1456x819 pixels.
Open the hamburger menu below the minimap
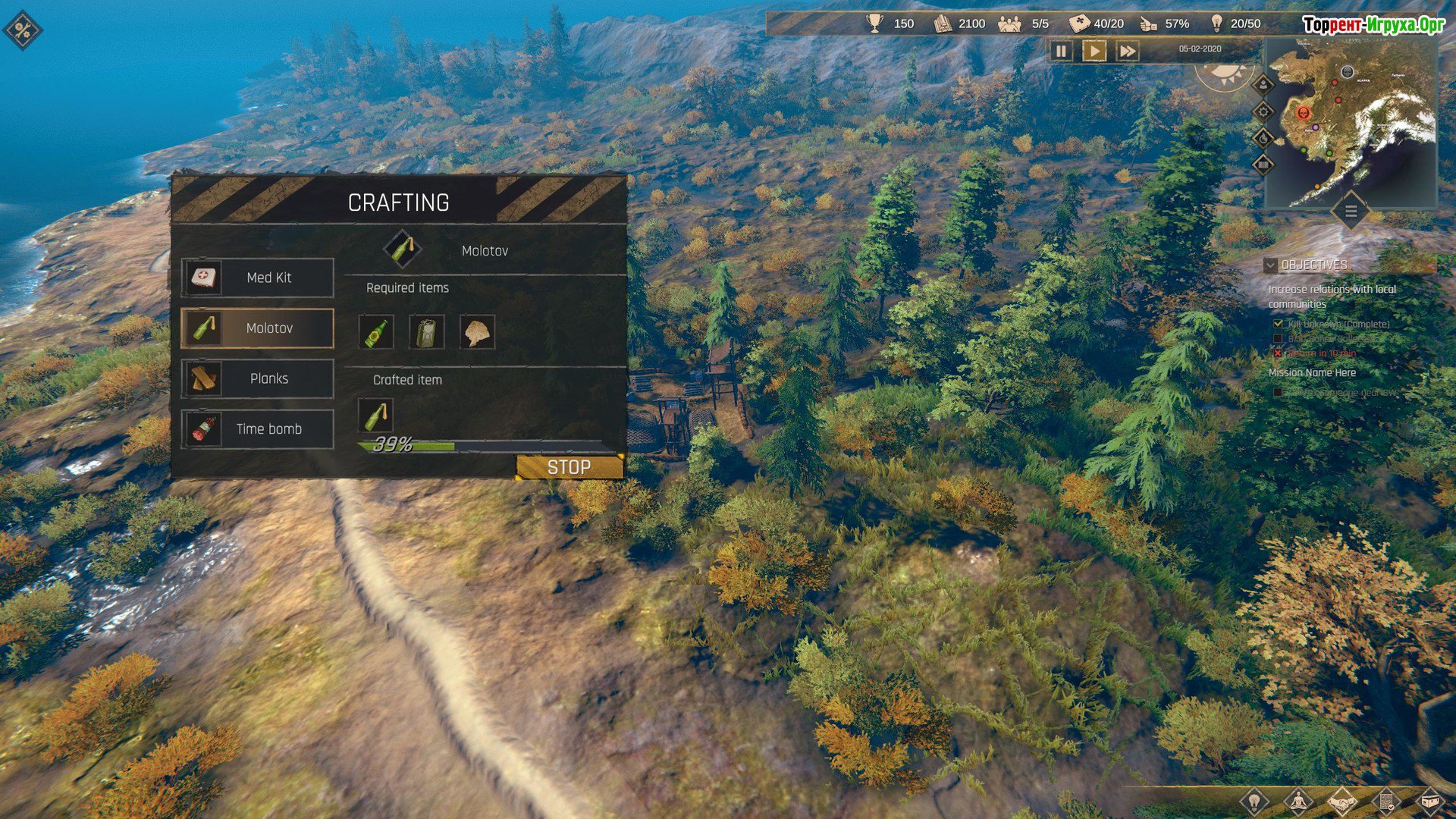[x=1351, y=212]
